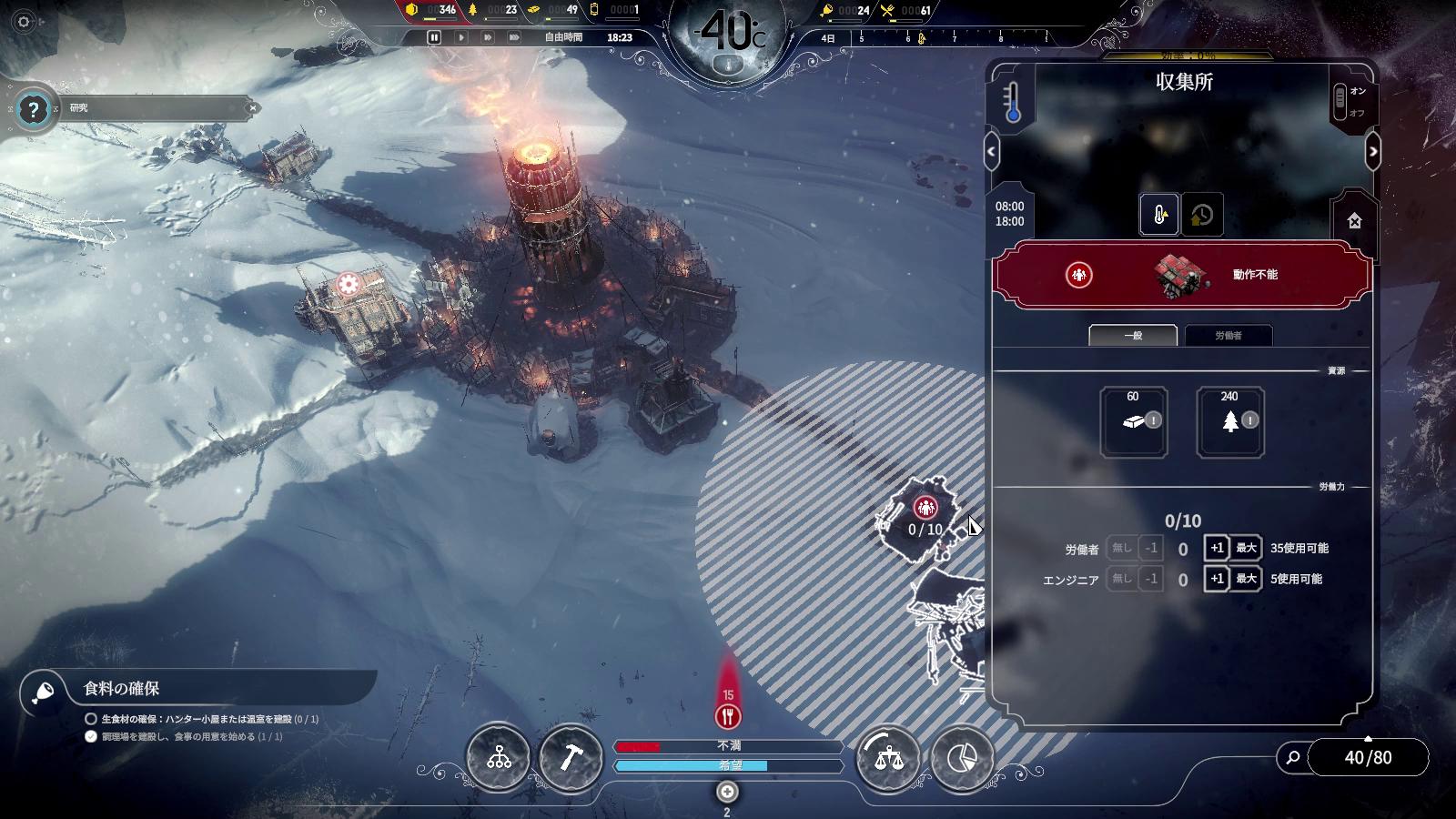Add one エンジニア to the post
The image size is (1456, 819).
(1217, 579)
